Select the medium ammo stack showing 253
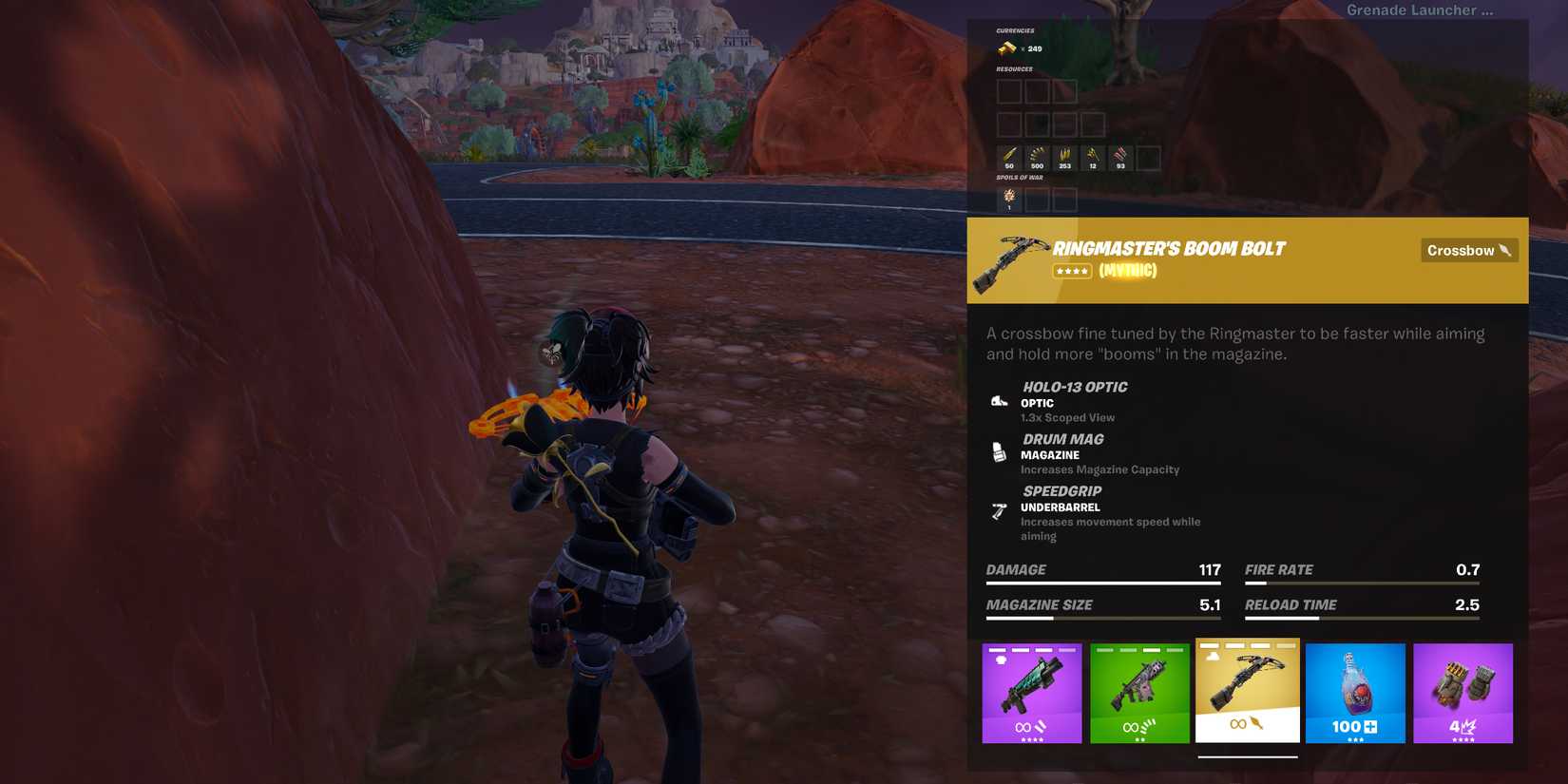This screenshot has height=784, width=1568. point(1063,156)
